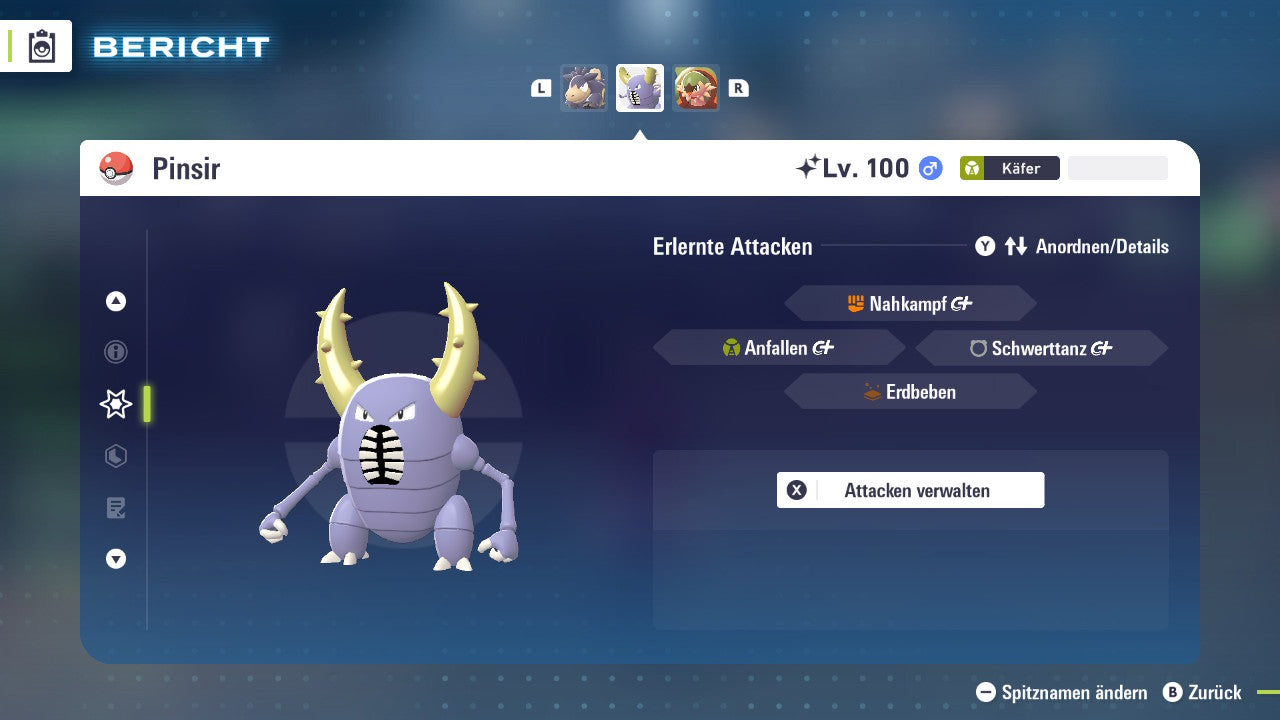Open the Tera hexagon page in the sidebar

point(115,456)
